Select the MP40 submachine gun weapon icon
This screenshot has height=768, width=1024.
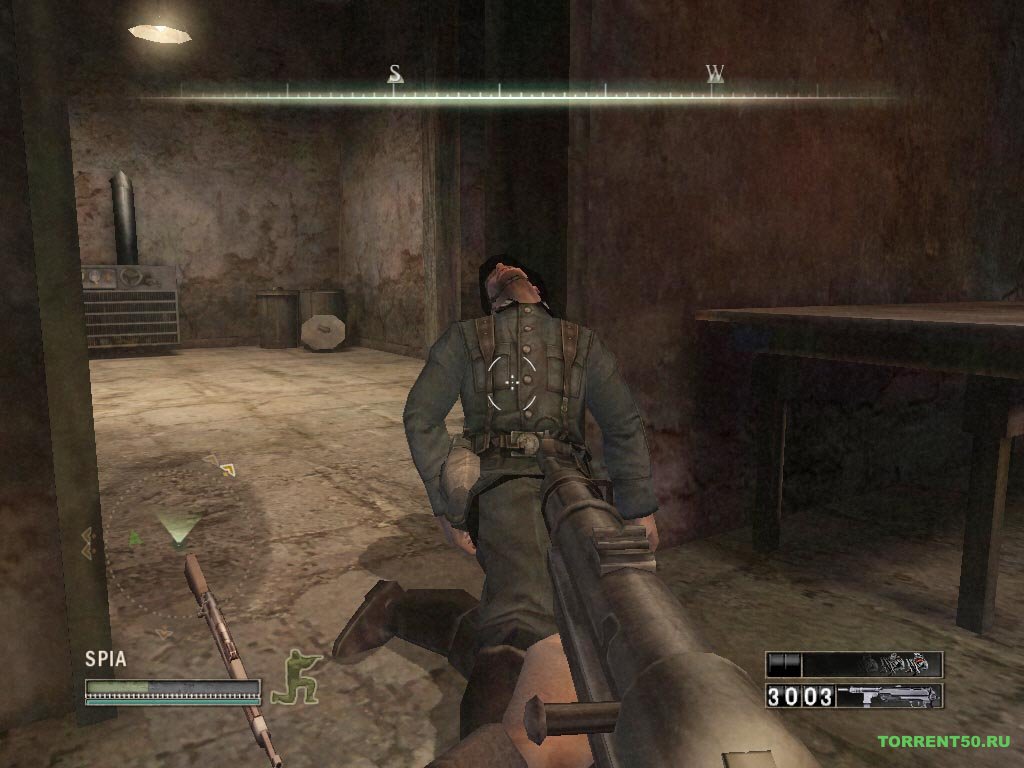point(888,695)
